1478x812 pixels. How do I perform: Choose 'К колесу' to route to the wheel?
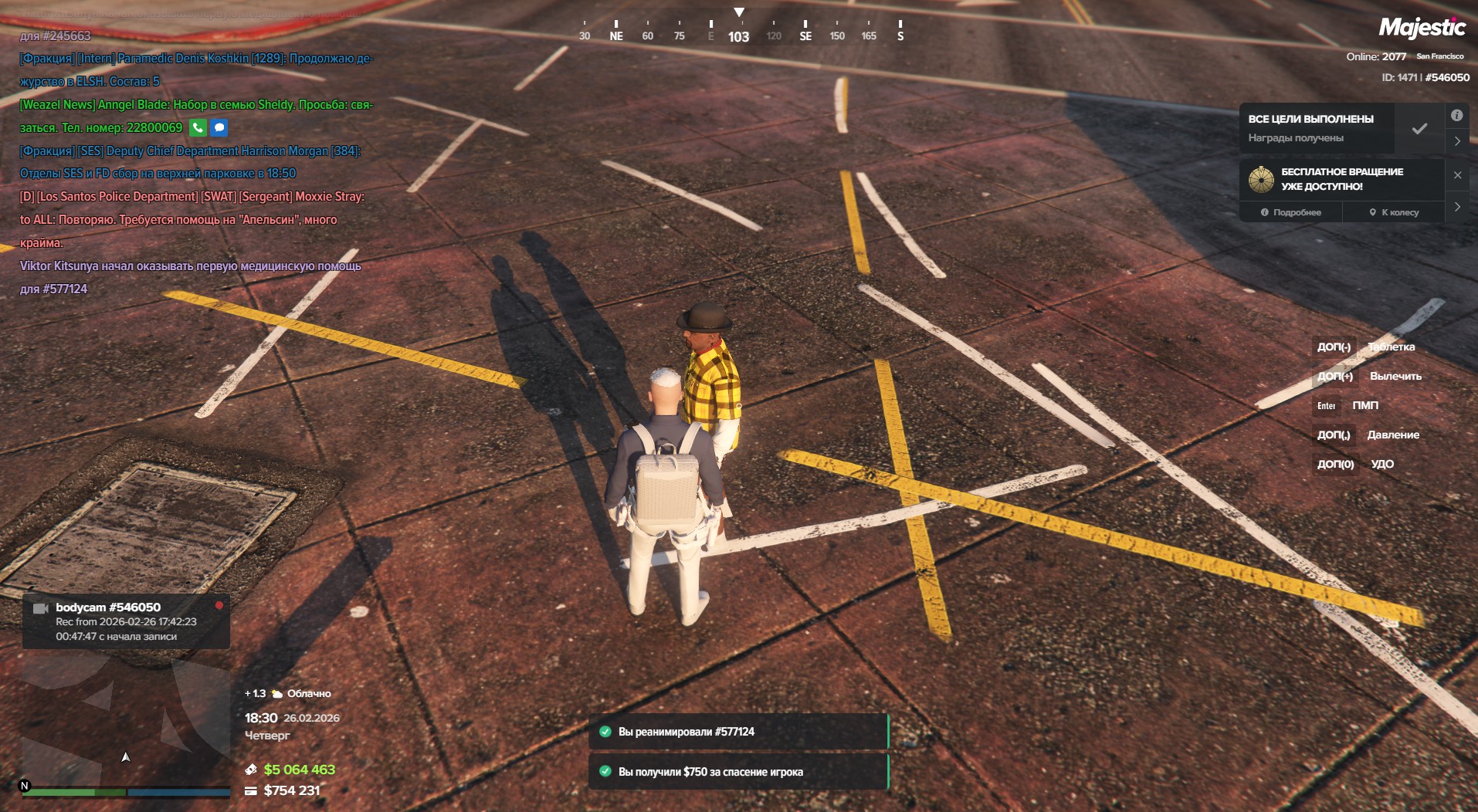[1394, 212]
